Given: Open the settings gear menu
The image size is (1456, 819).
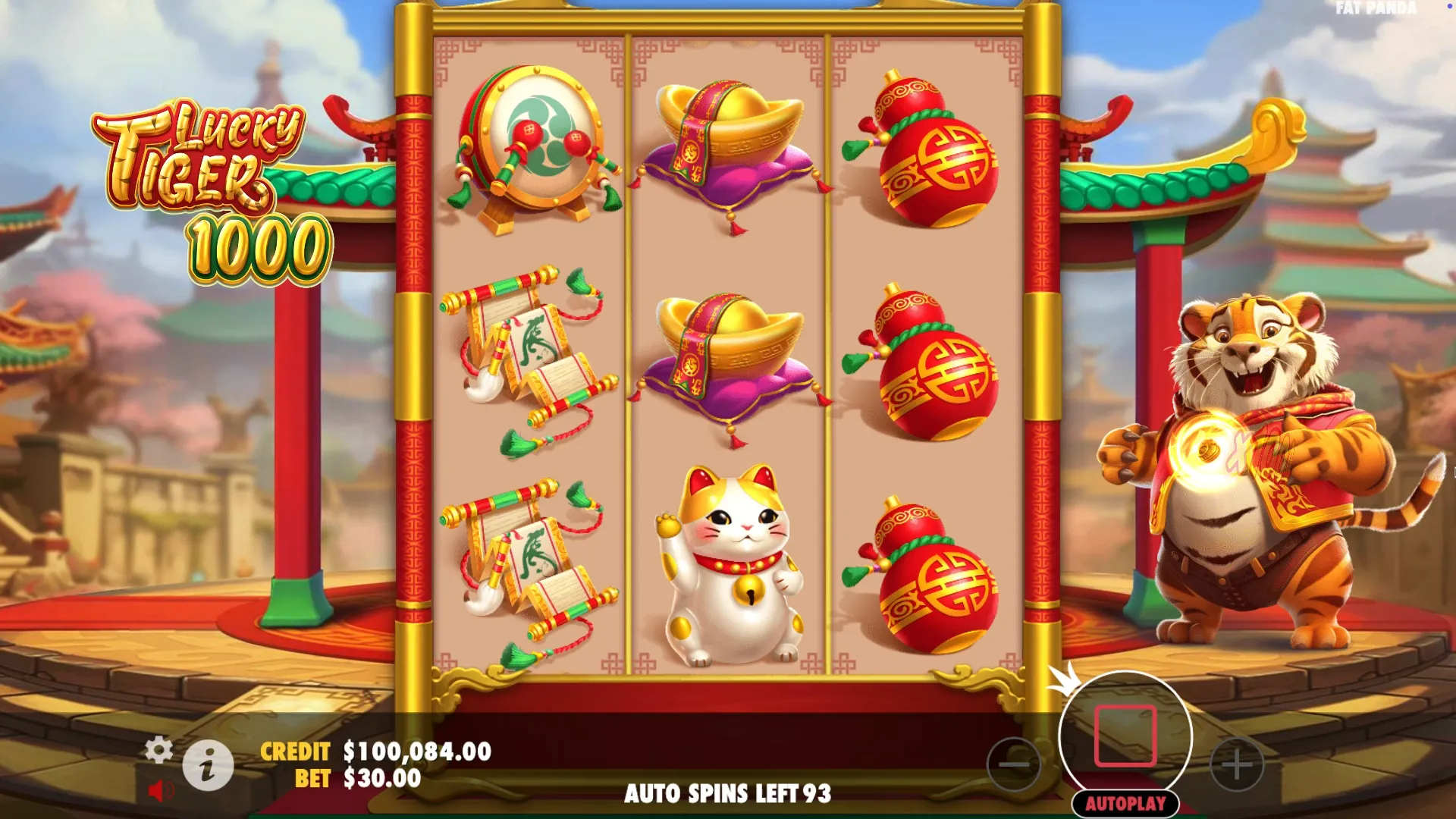Looking at the screenshot, I should (158, 749).
